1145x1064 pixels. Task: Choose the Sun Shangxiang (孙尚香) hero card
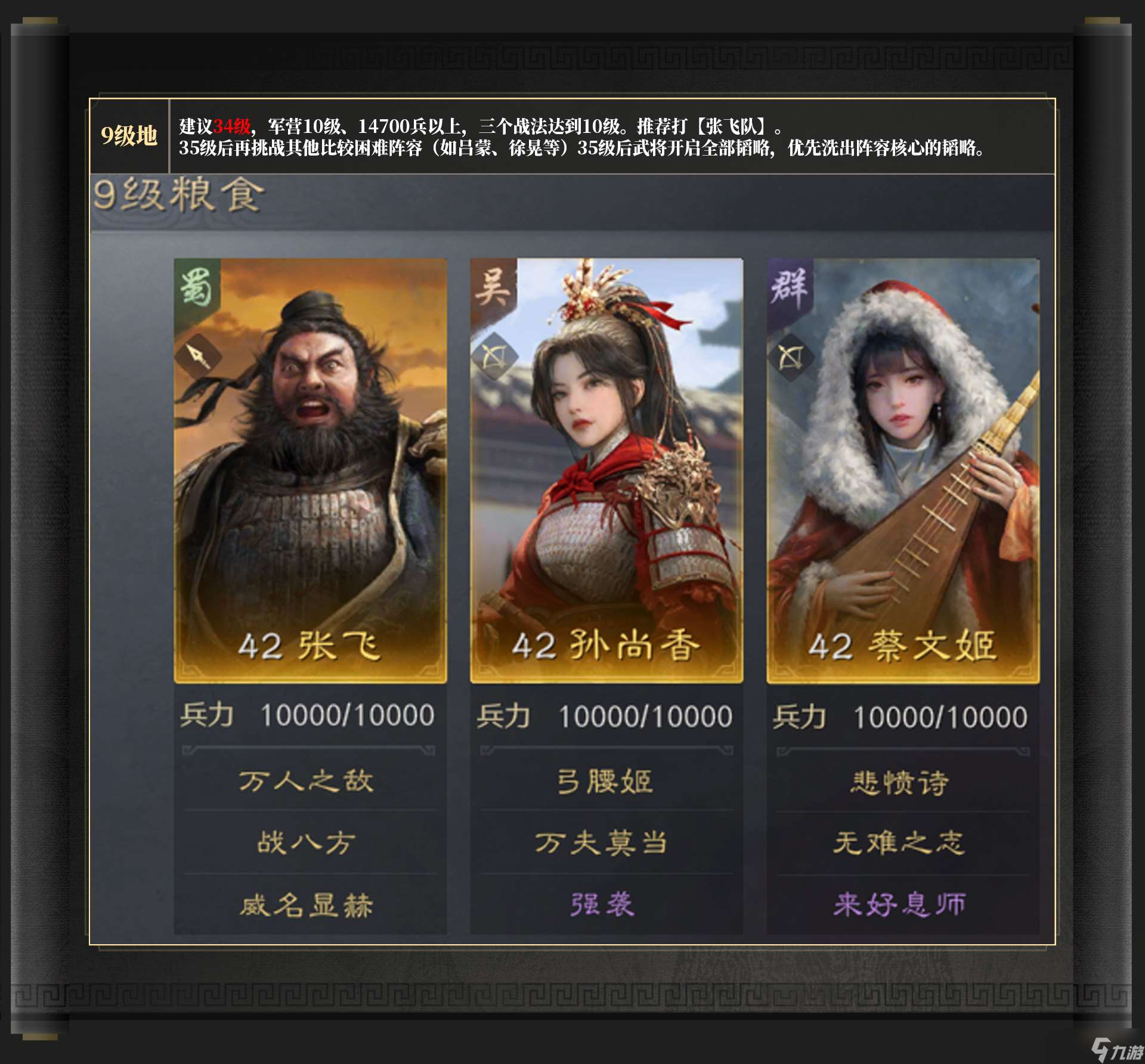coord(606,471)
